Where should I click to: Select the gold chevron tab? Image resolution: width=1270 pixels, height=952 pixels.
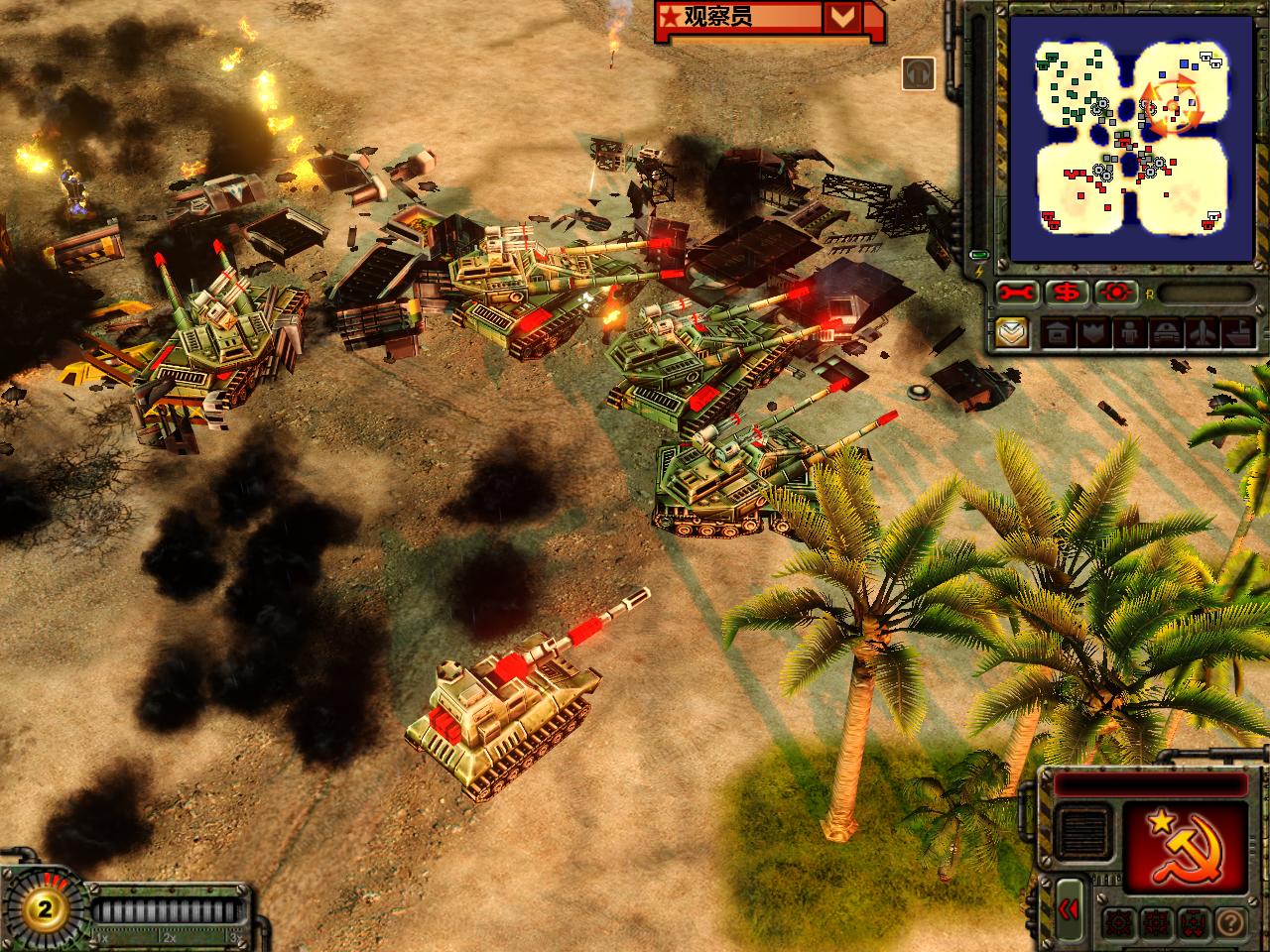pos(1014,332)
